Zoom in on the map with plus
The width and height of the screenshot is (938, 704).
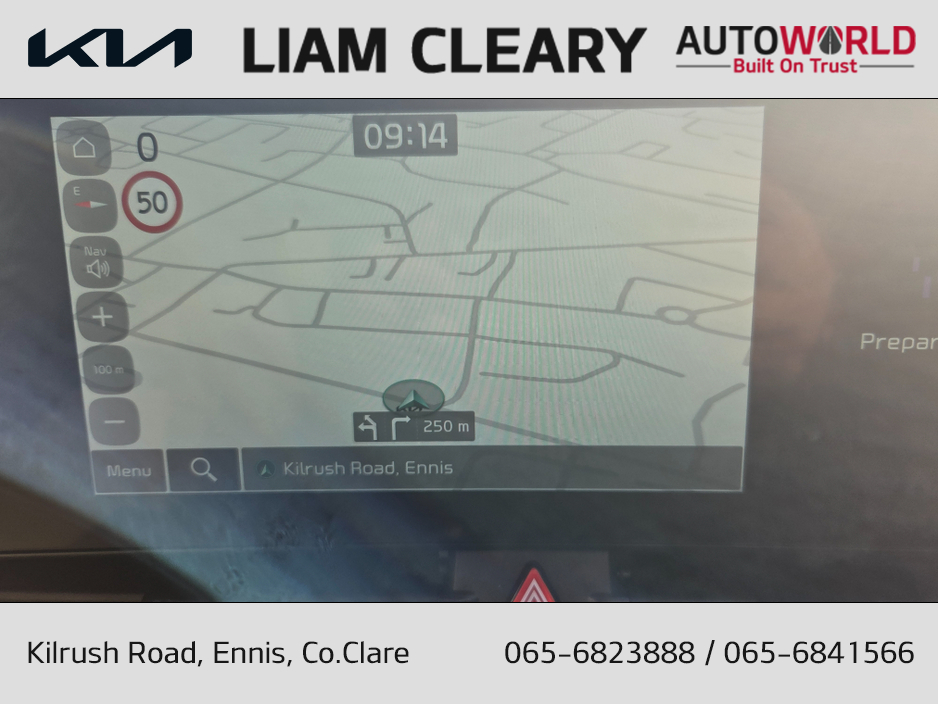[x=103, y=319]
